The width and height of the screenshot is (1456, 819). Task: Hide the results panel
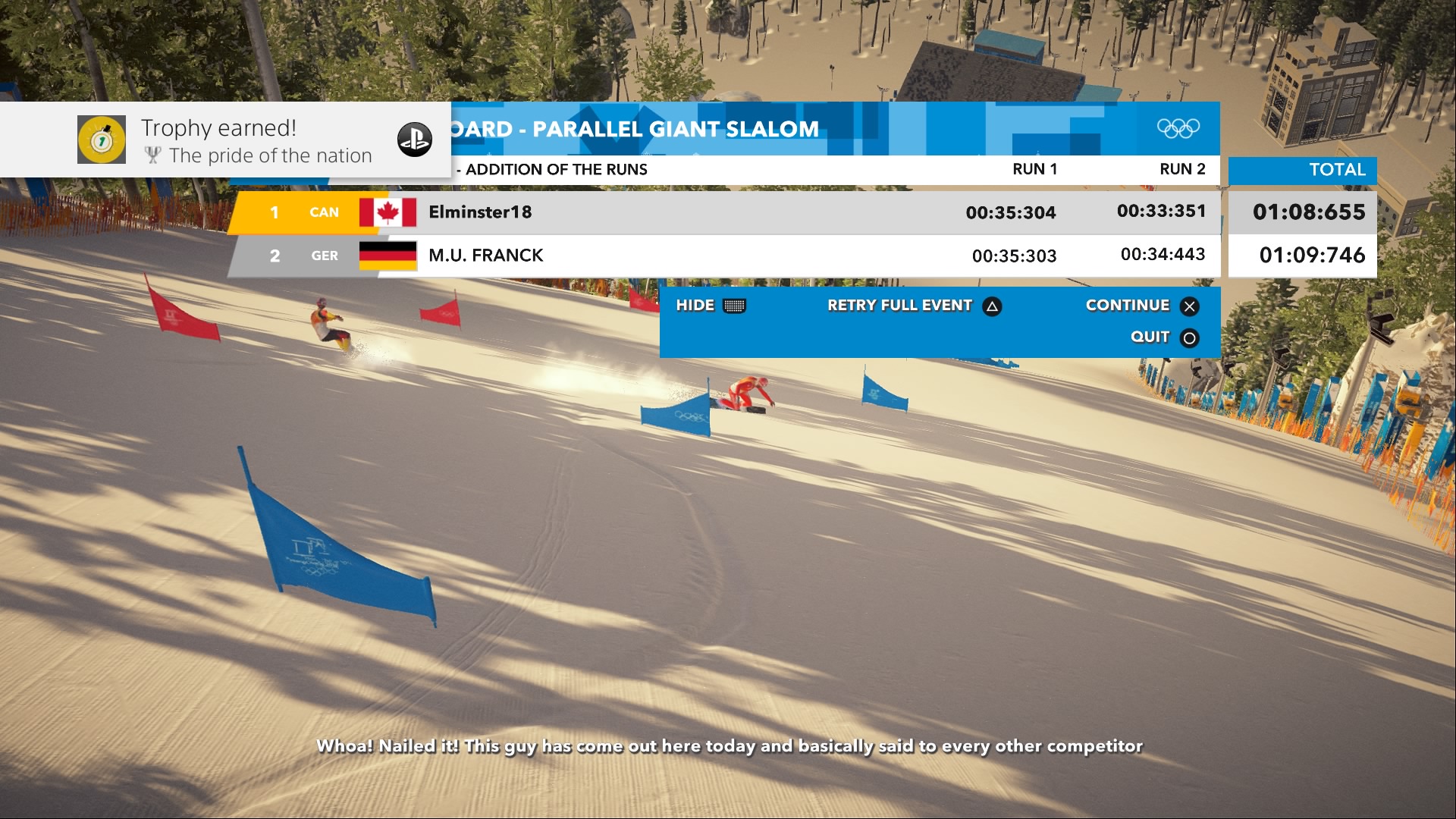pos(711,306)
